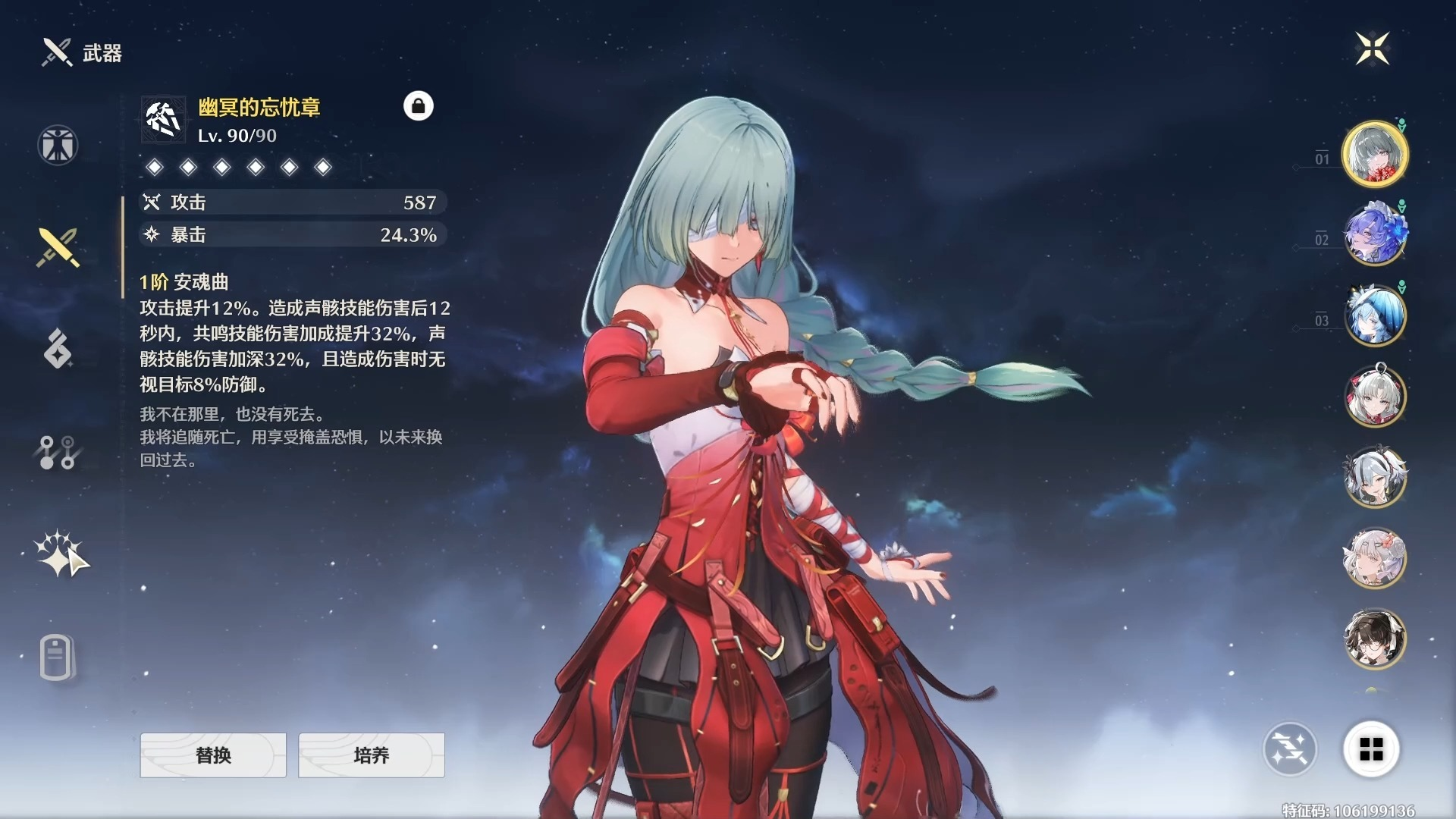Toggle the weapon lock icon
The width and height of the screenshot is (1456, 819).
420,107
